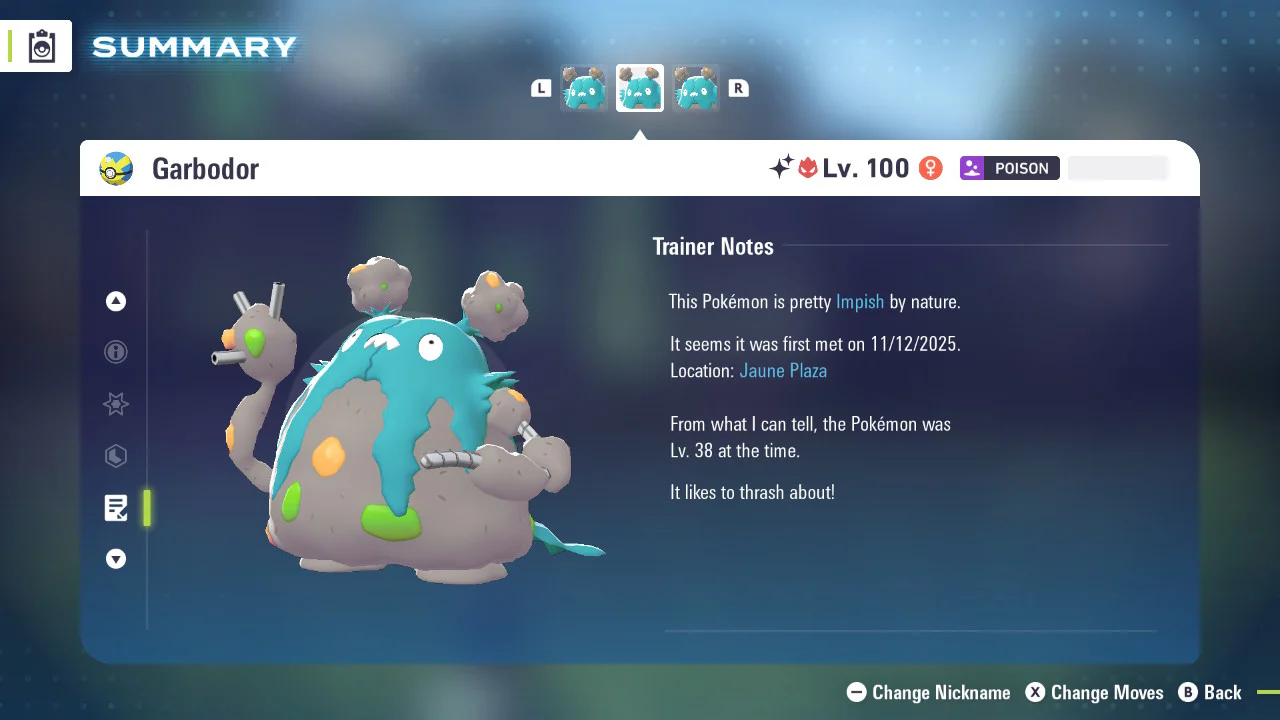Click the Summary clipboard icon
Image resolution: width=1280 pixels, height=720 pixels.
(x=42, y=46)
